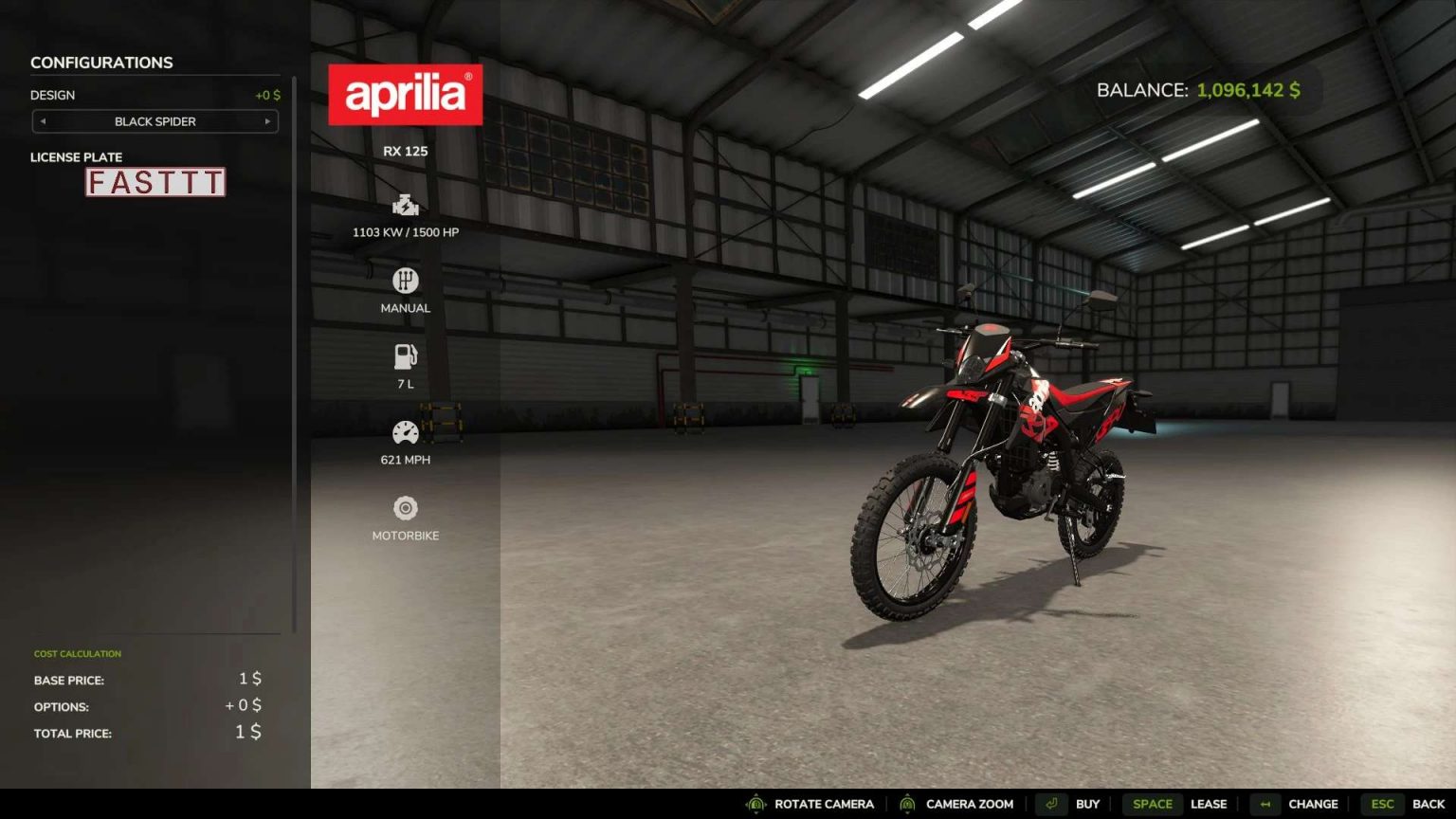
Task: Select the CONFIGURATIONS heading
Action: click(x=102, y=62)
